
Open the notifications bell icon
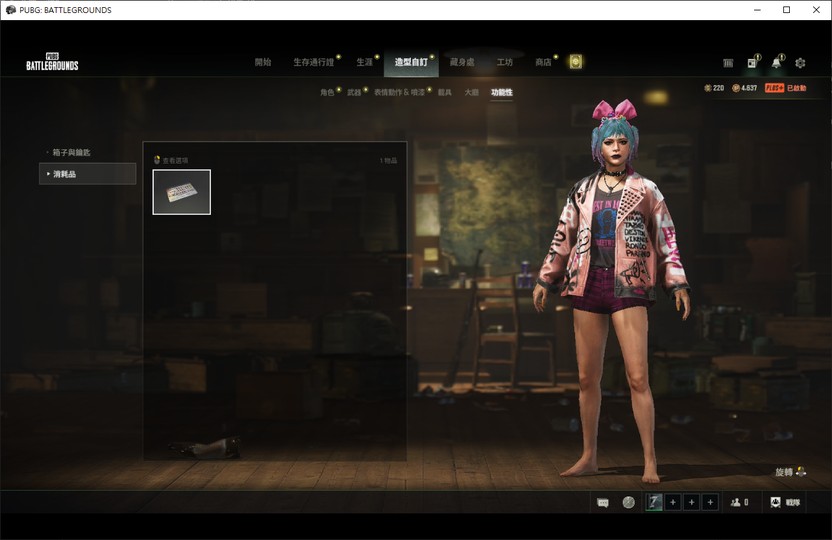click(776, 63)
